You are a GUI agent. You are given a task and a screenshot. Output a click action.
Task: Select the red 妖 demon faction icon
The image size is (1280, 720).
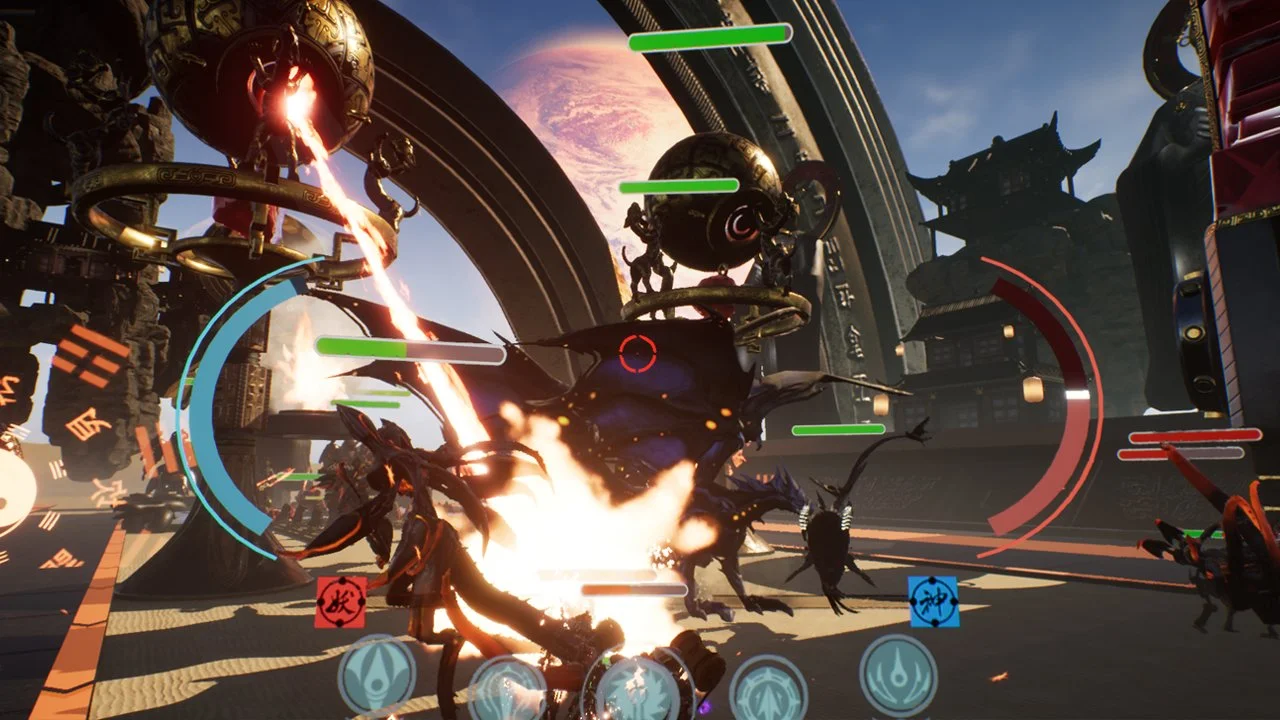[x=340, y=602]
